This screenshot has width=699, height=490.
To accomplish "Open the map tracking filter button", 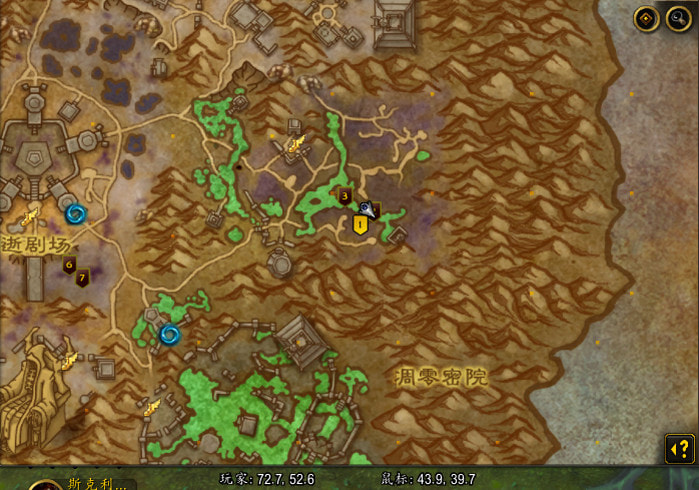I will (x=646, y=19).
